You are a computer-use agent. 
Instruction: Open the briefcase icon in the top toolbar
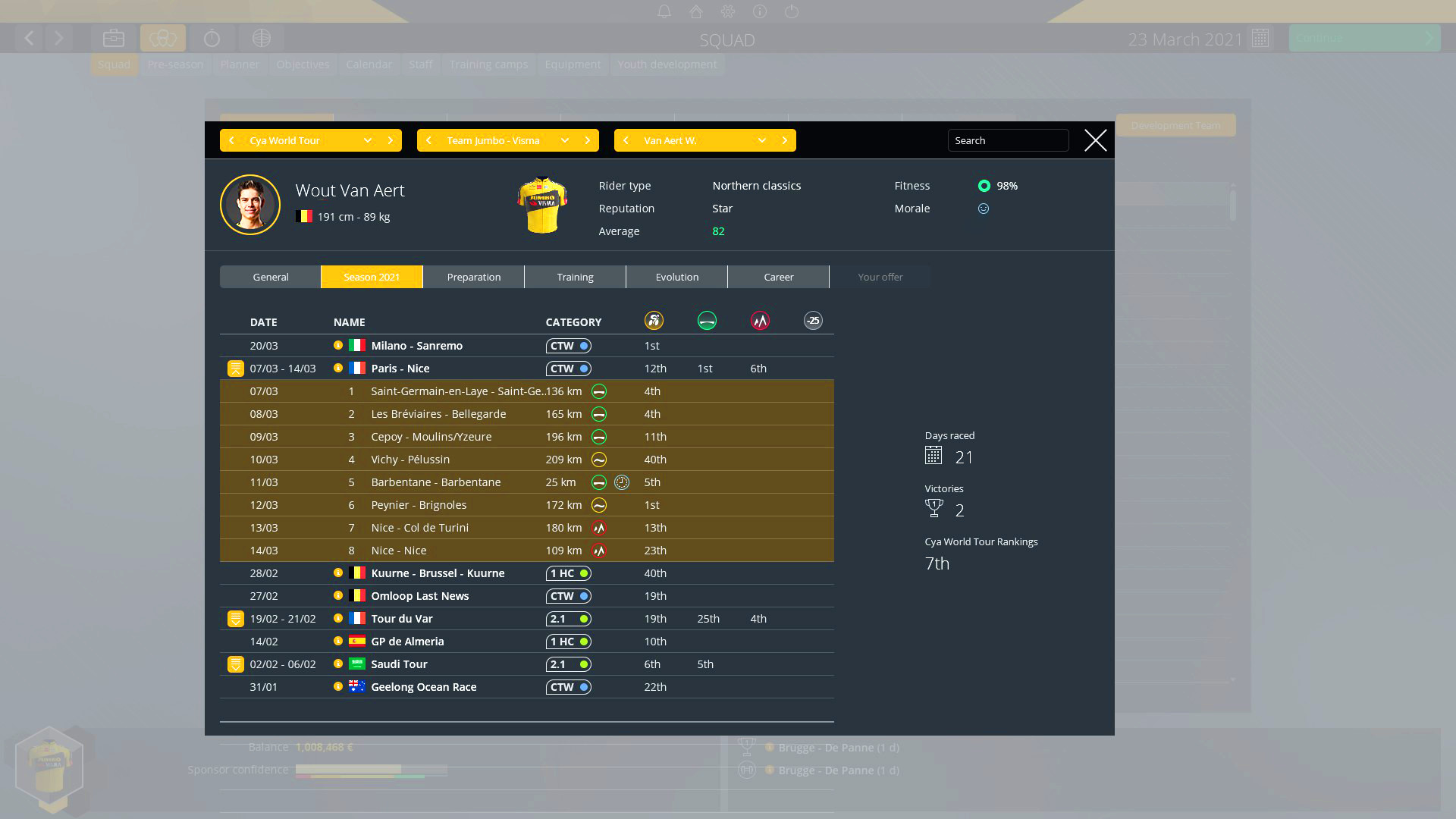[x=113, y=37]
